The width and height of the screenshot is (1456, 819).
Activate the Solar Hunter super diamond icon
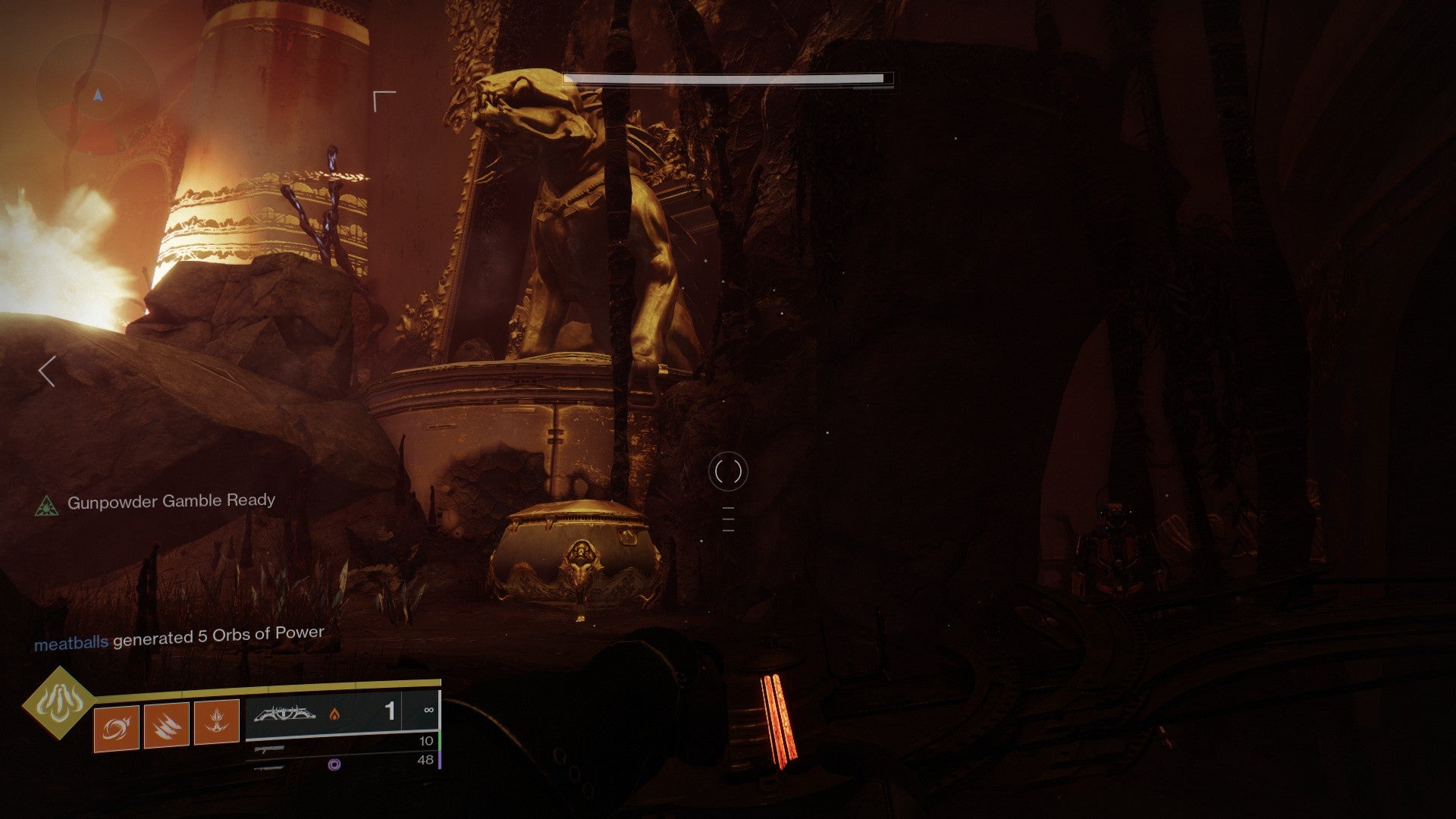59,704
